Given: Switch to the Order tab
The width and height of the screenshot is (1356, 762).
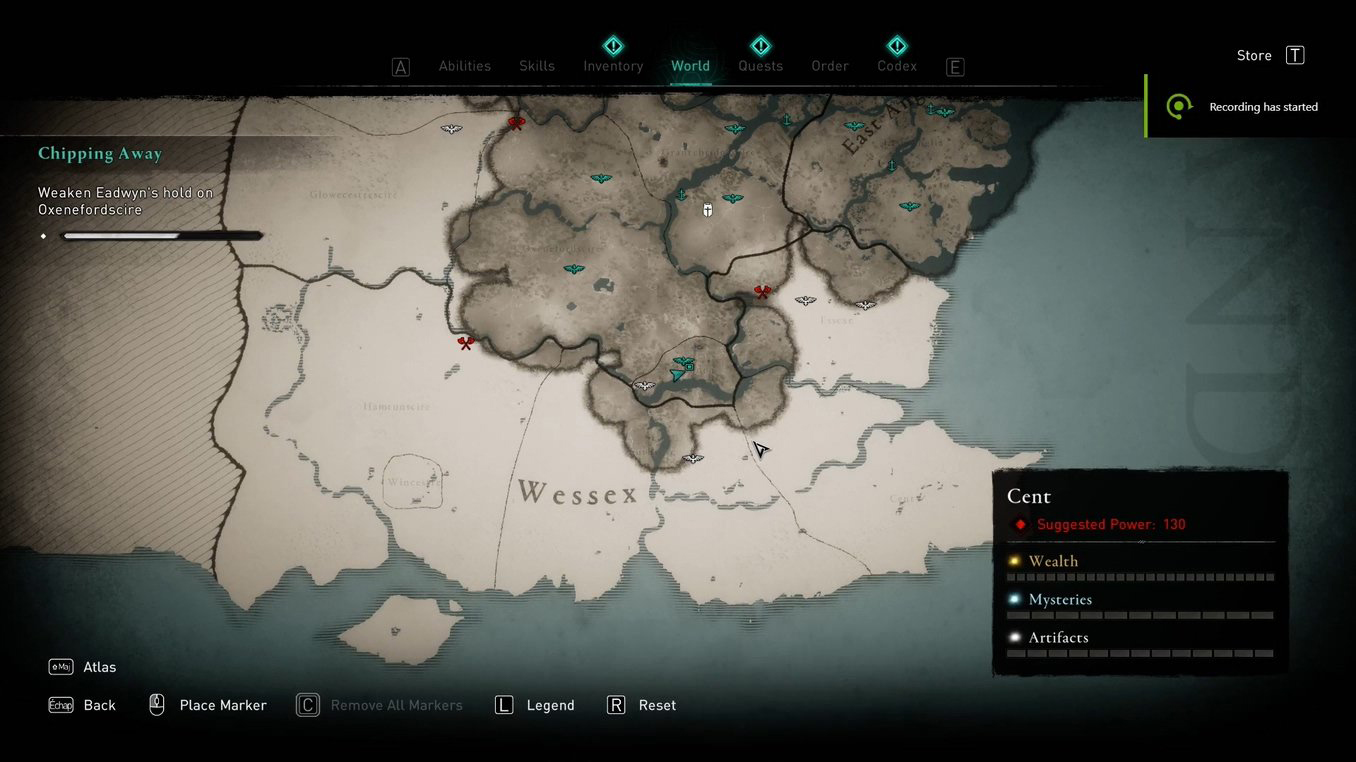Looking at the screenshot, I should [830, 66].
